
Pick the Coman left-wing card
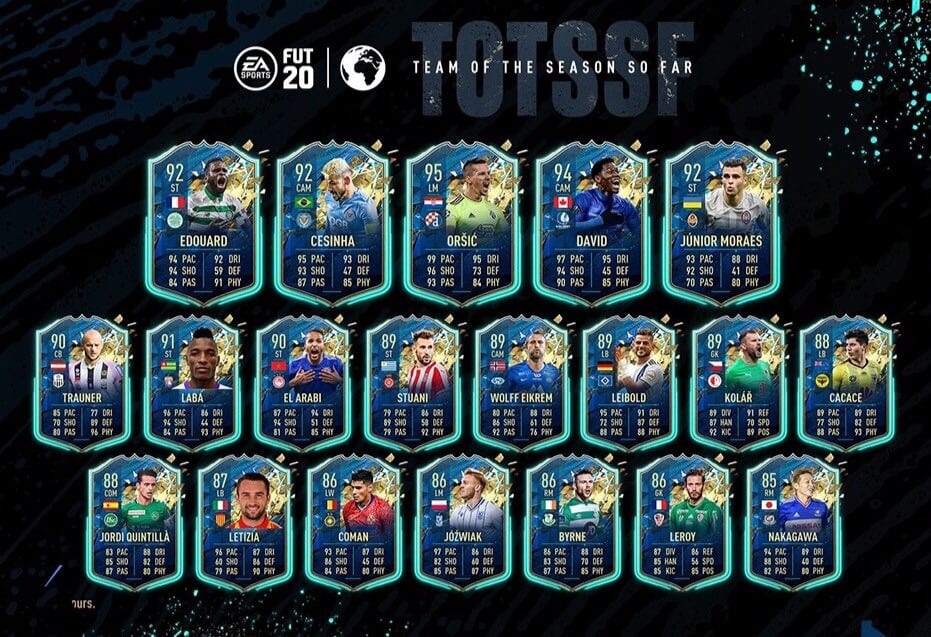click(x=354, y=520)
